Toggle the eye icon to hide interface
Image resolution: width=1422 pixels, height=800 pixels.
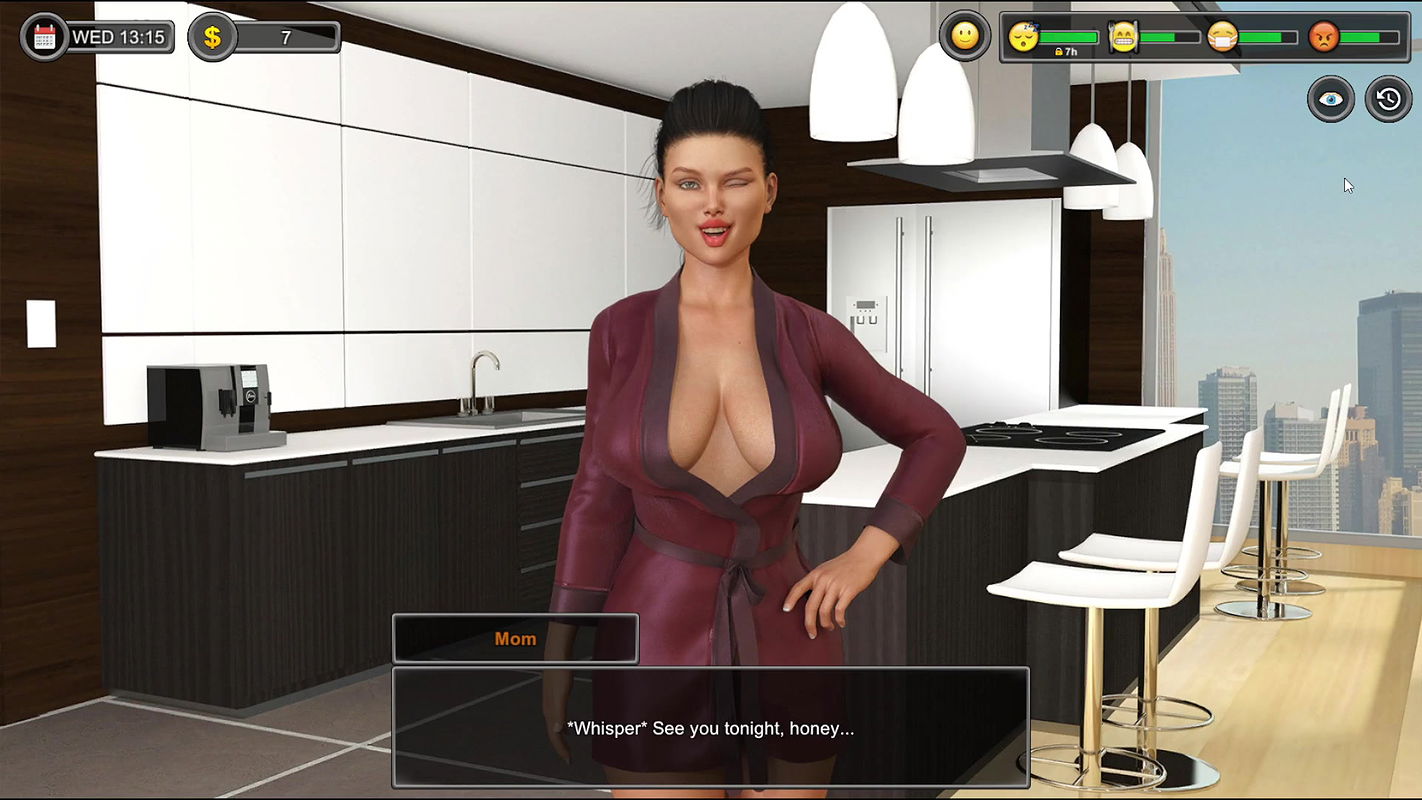tap(1331, 99)
